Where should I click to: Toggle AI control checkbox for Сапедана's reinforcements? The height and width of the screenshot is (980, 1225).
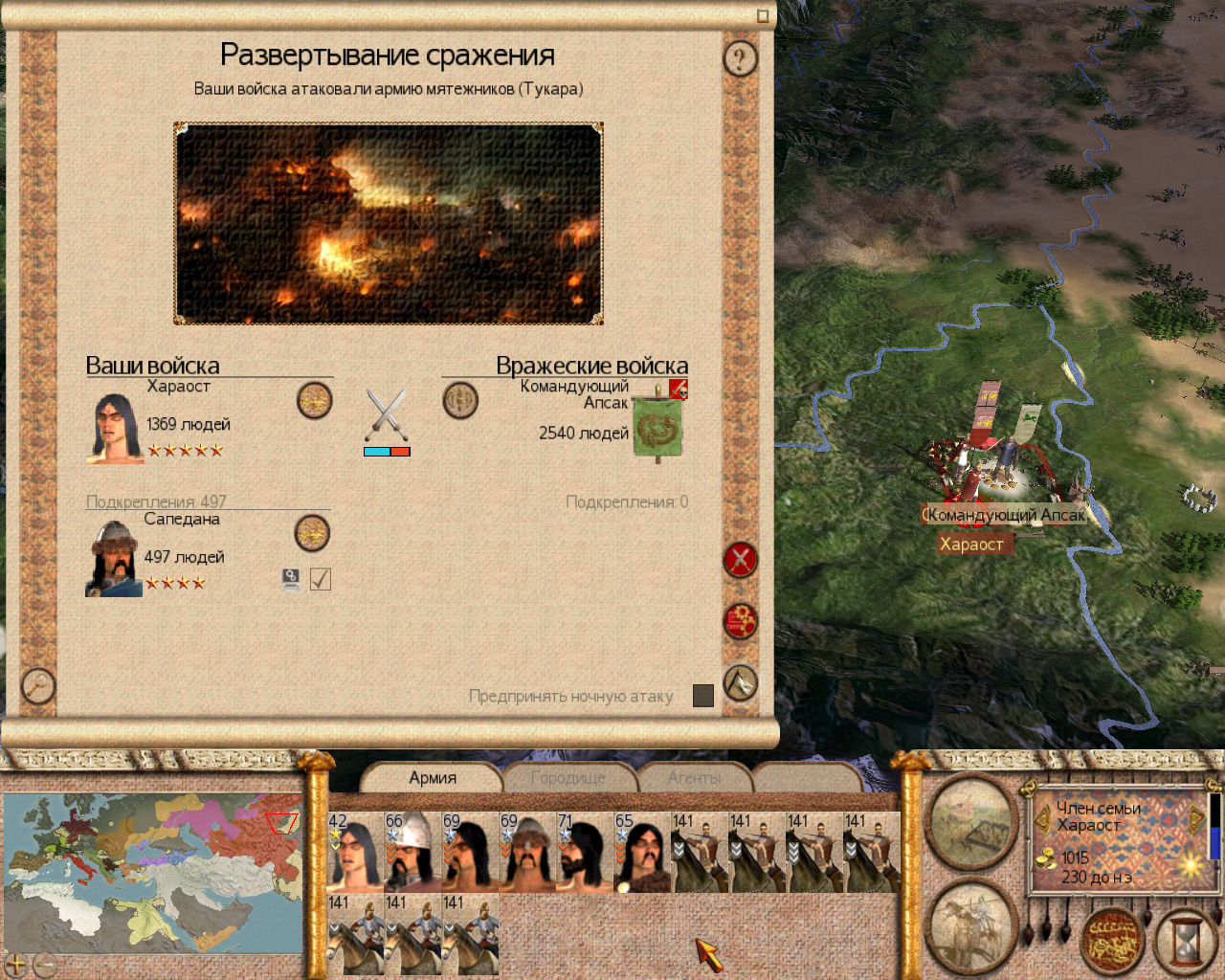321,579
